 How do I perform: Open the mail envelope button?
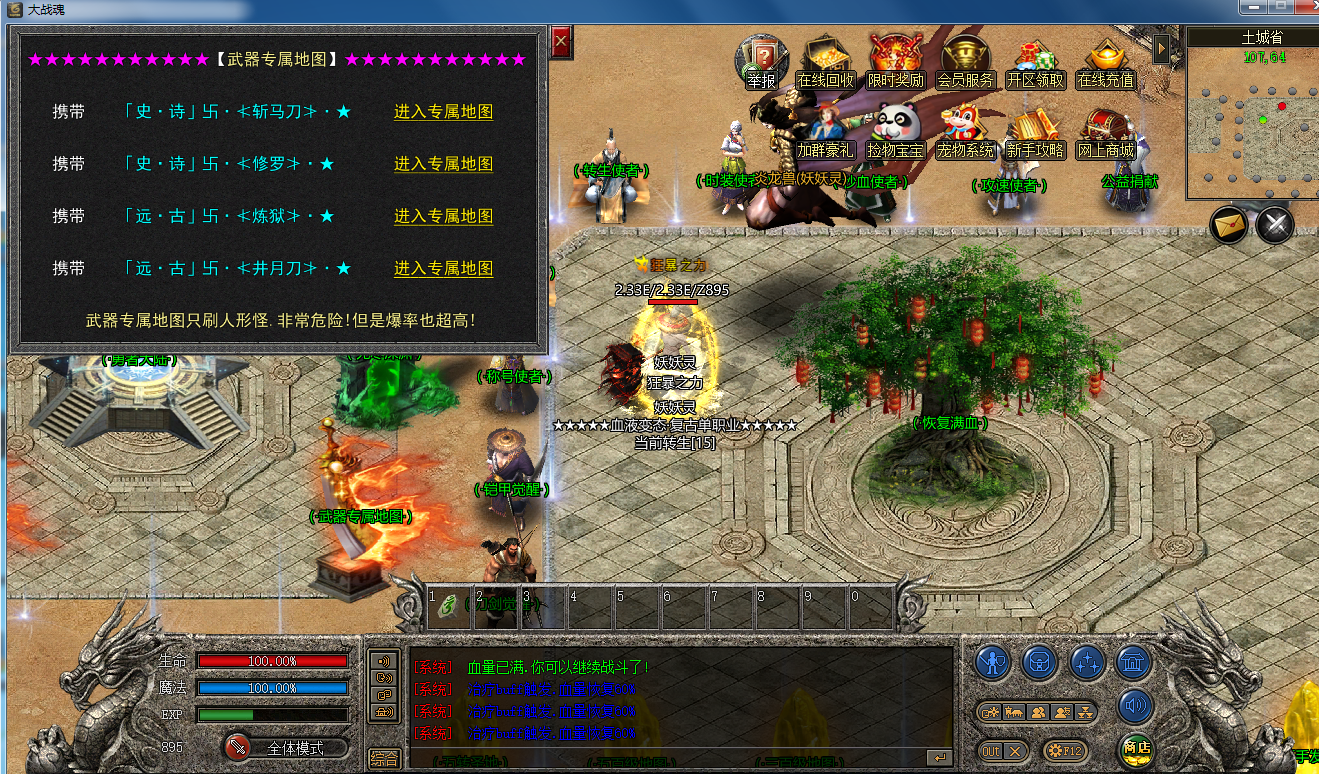coord(1229,225)
